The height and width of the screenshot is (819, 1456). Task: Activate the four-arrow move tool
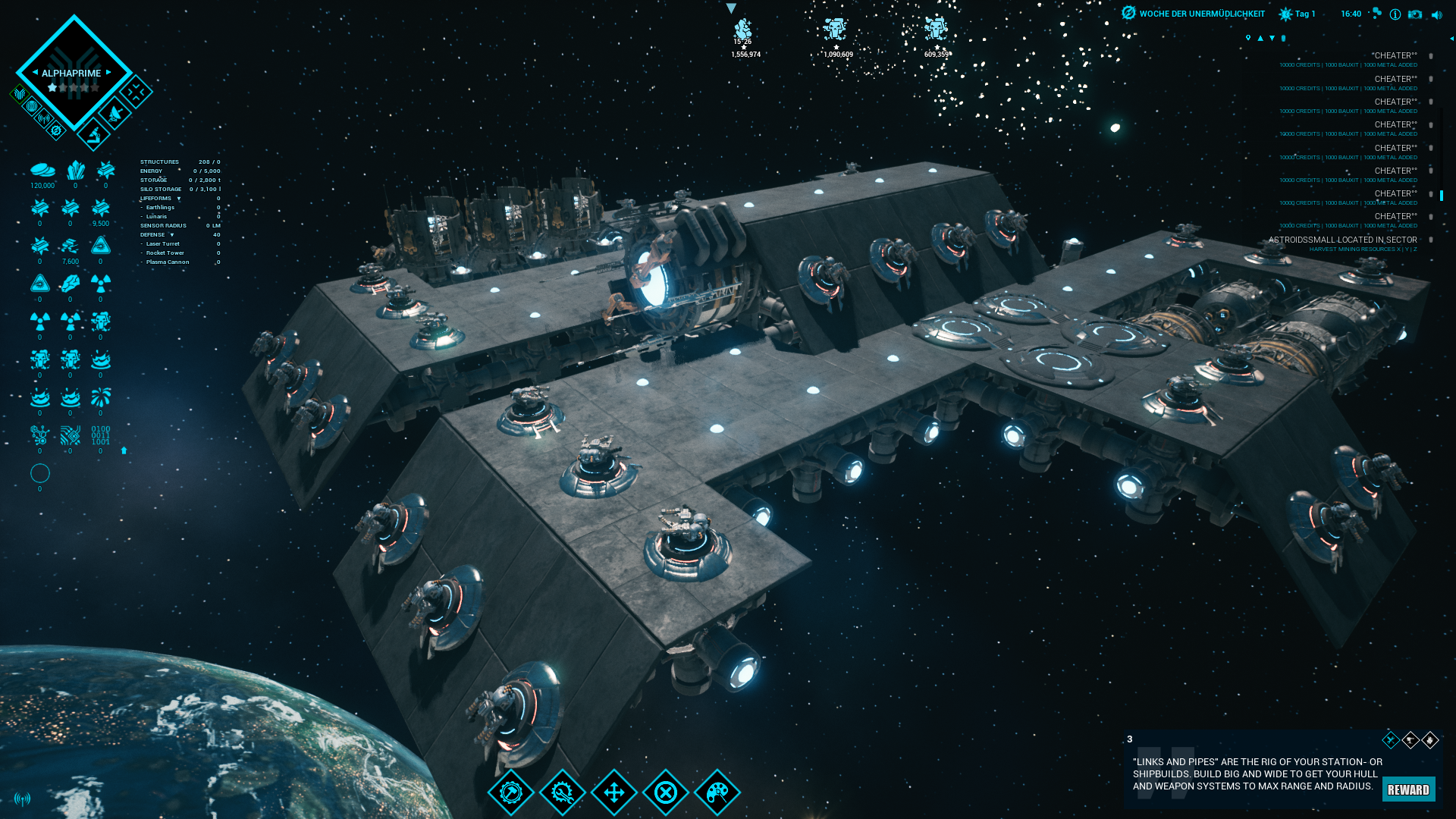click(614, 792)
